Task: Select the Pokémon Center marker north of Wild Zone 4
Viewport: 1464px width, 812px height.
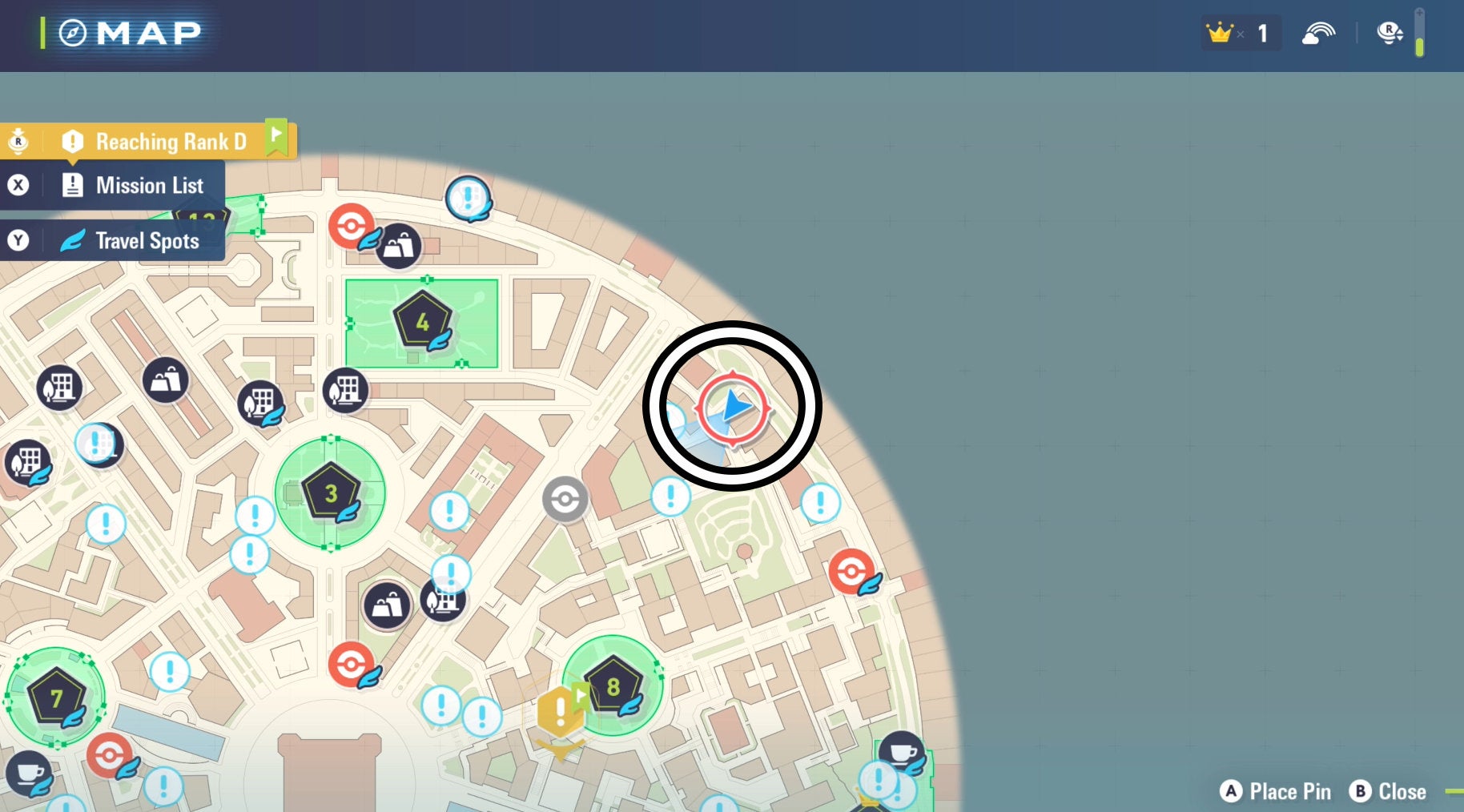Action: coord(351,226)
